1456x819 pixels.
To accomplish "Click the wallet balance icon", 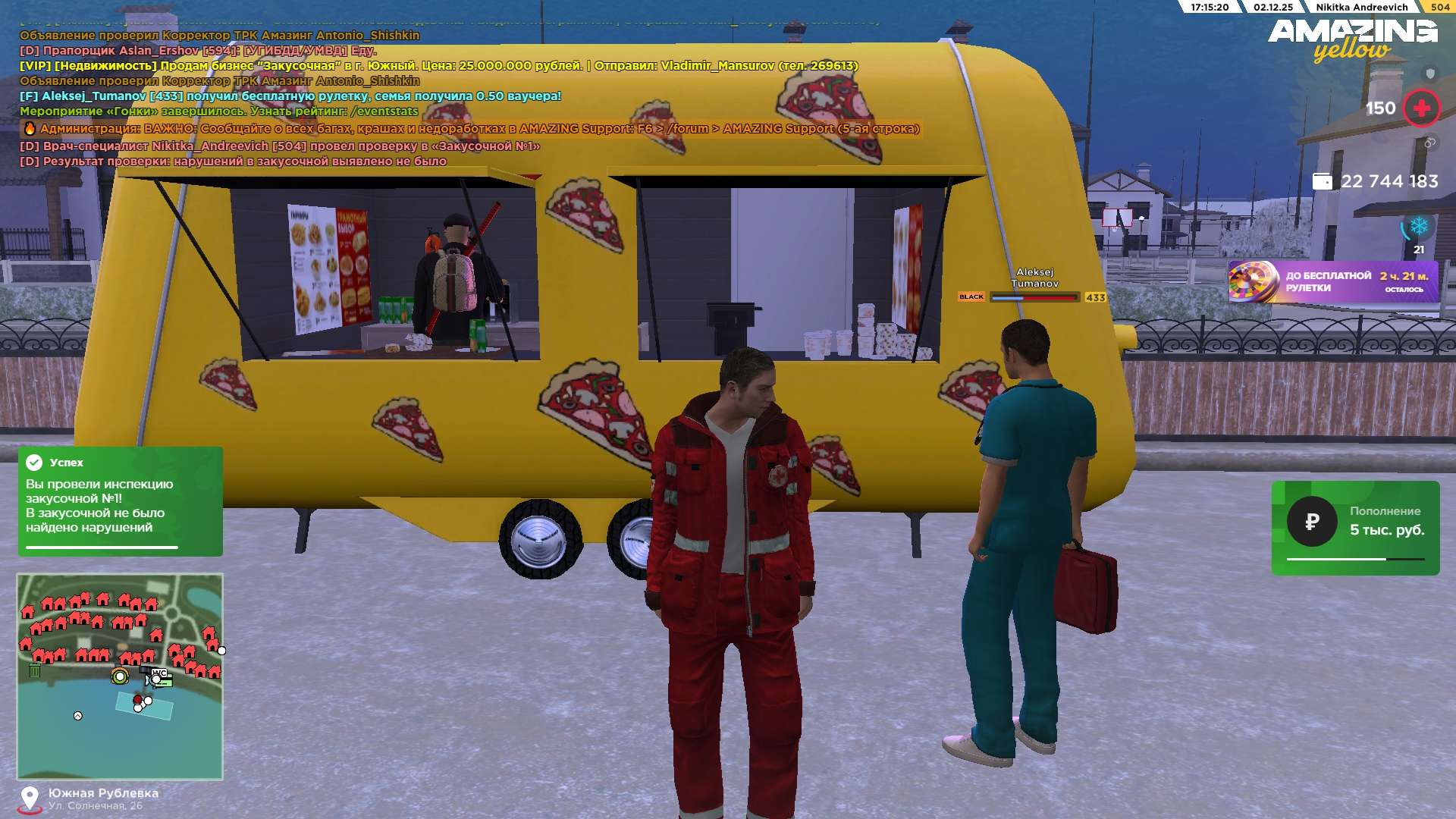I will pos(1322,181).
